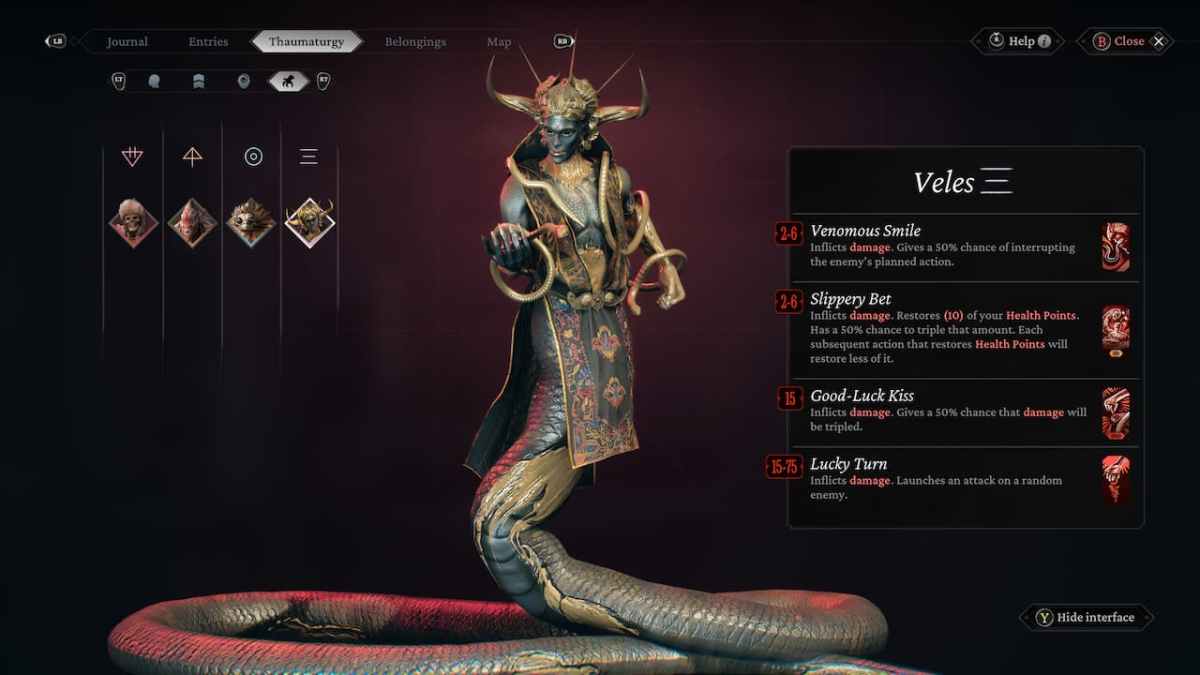Choose the stacked-layers sub-tab
1200x675 pixels.
pos(198,81)
